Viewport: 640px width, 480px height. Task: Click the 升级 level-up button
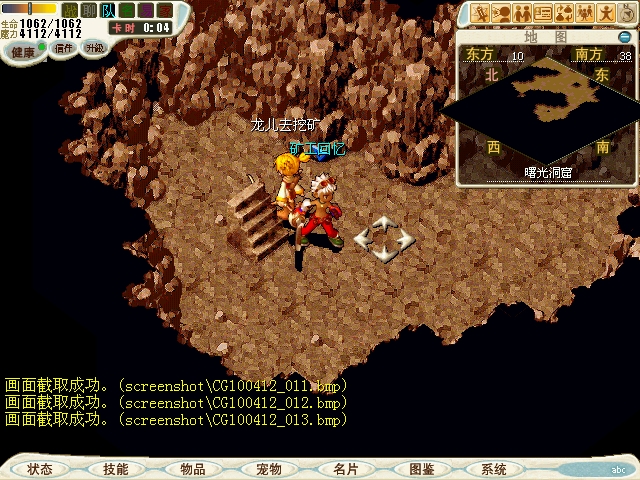pyautogui.click(x=94, y=47)
